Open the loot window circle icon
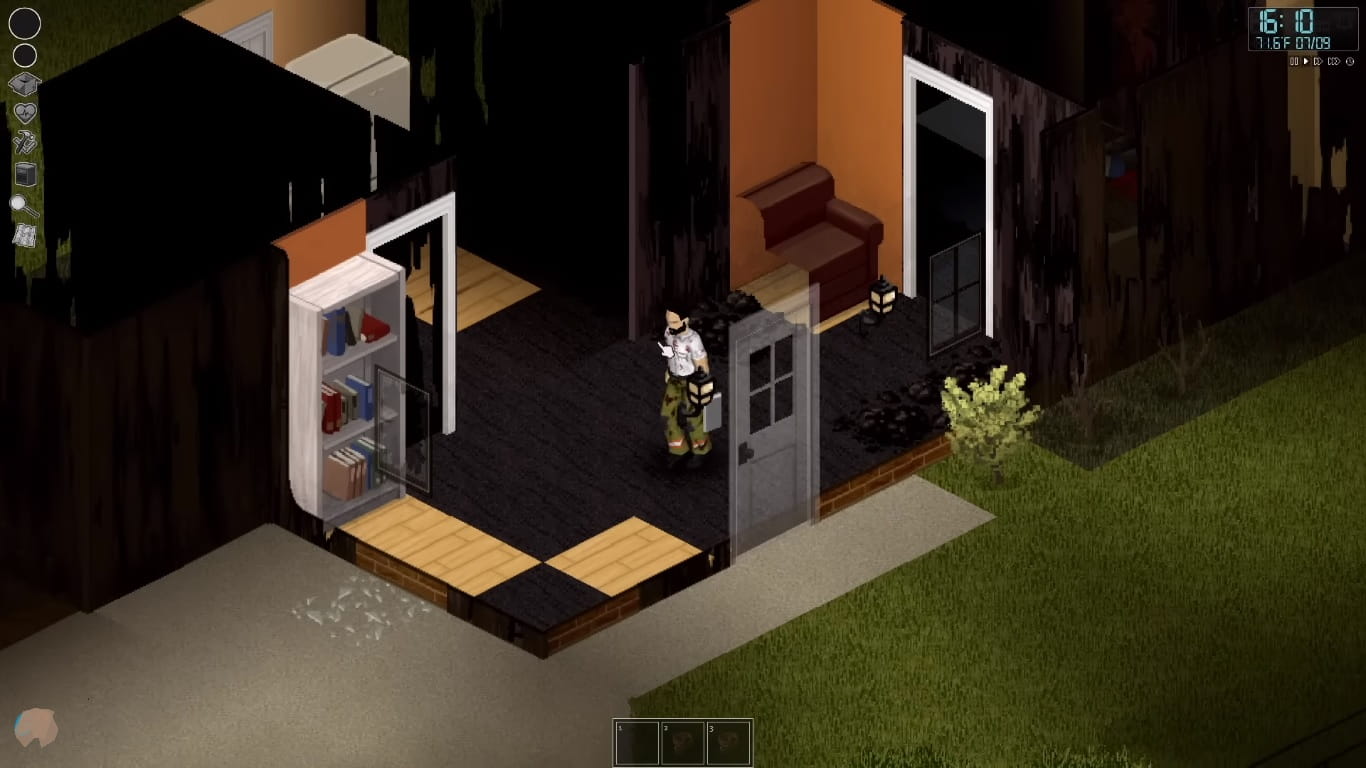Image resolution: width=1366 pixels, height=768 pixels. pyautogui.click(x=25, y=56)
